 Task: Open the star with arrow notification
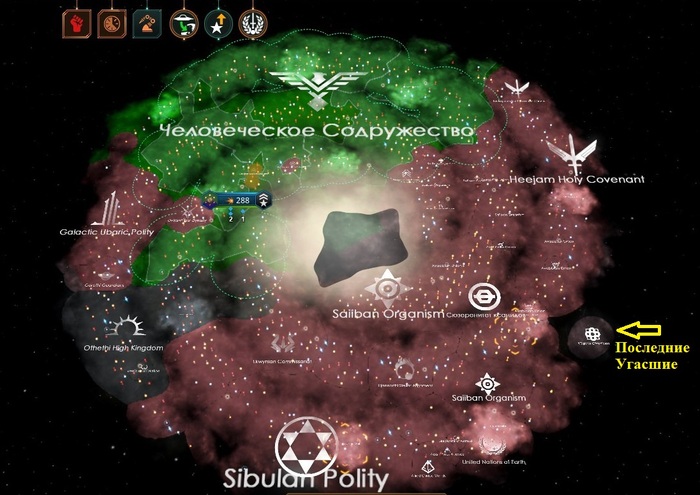[215, 23]
